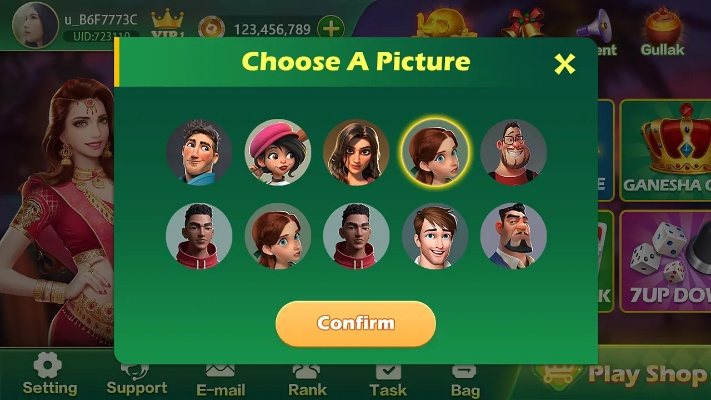The width and height of the screenshot is (711, 400).
Task: Select the pink cap girl avatar
Action: (x=278, y=153)
